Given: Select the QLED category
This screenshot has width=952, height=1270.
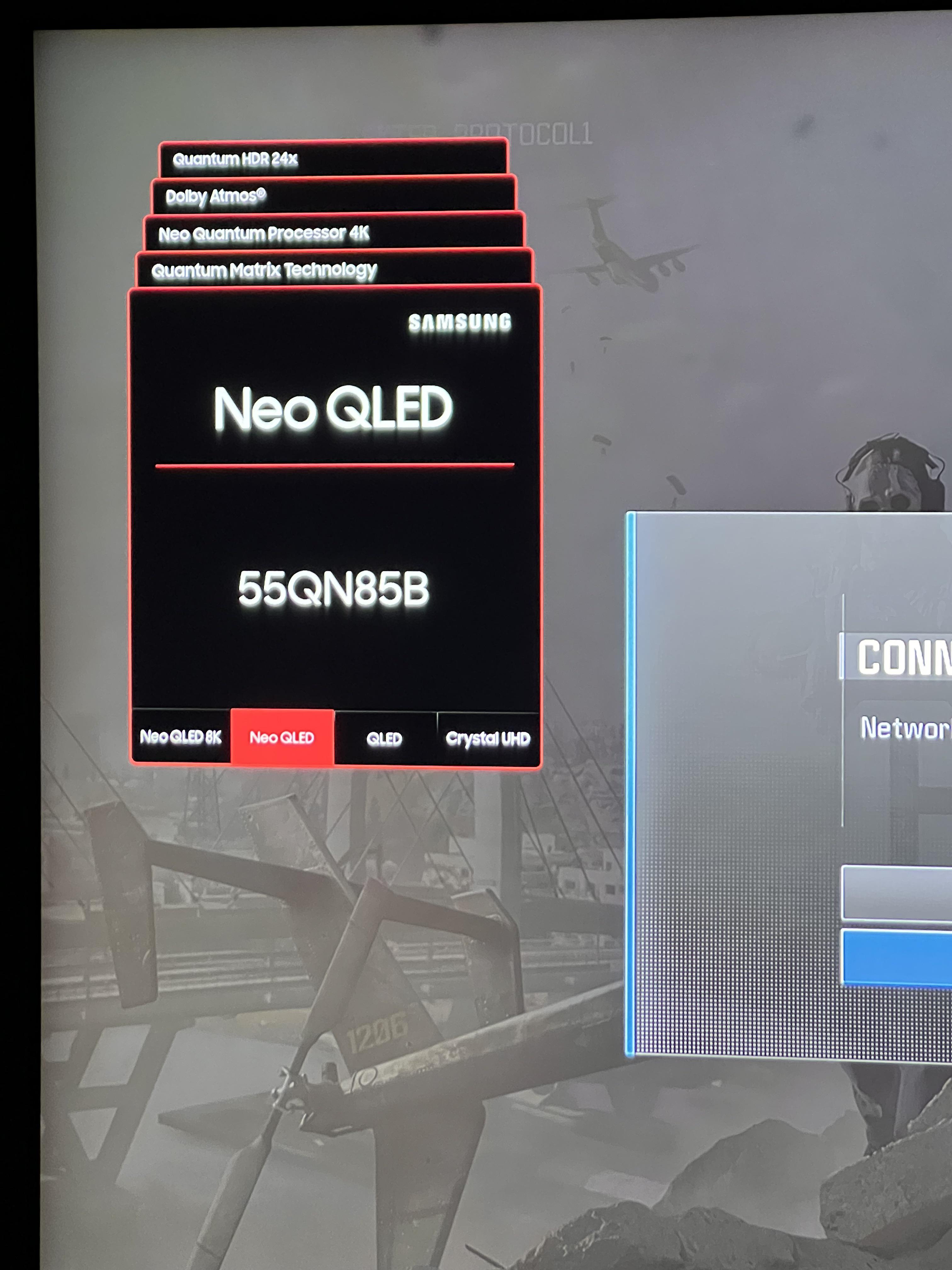Looking at the screenshot, I should [384, 738].
